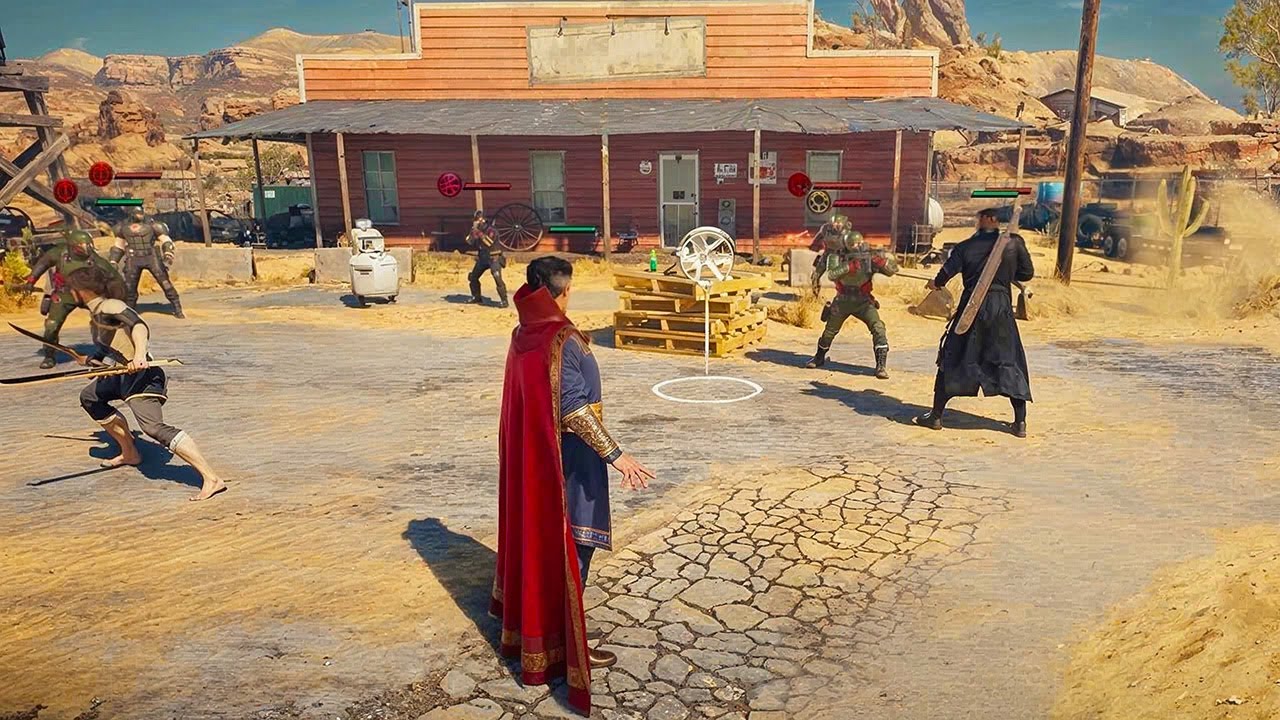Click the second red emblem over the left enemy group
The image size is (1280, 720).
coord(100,173)
